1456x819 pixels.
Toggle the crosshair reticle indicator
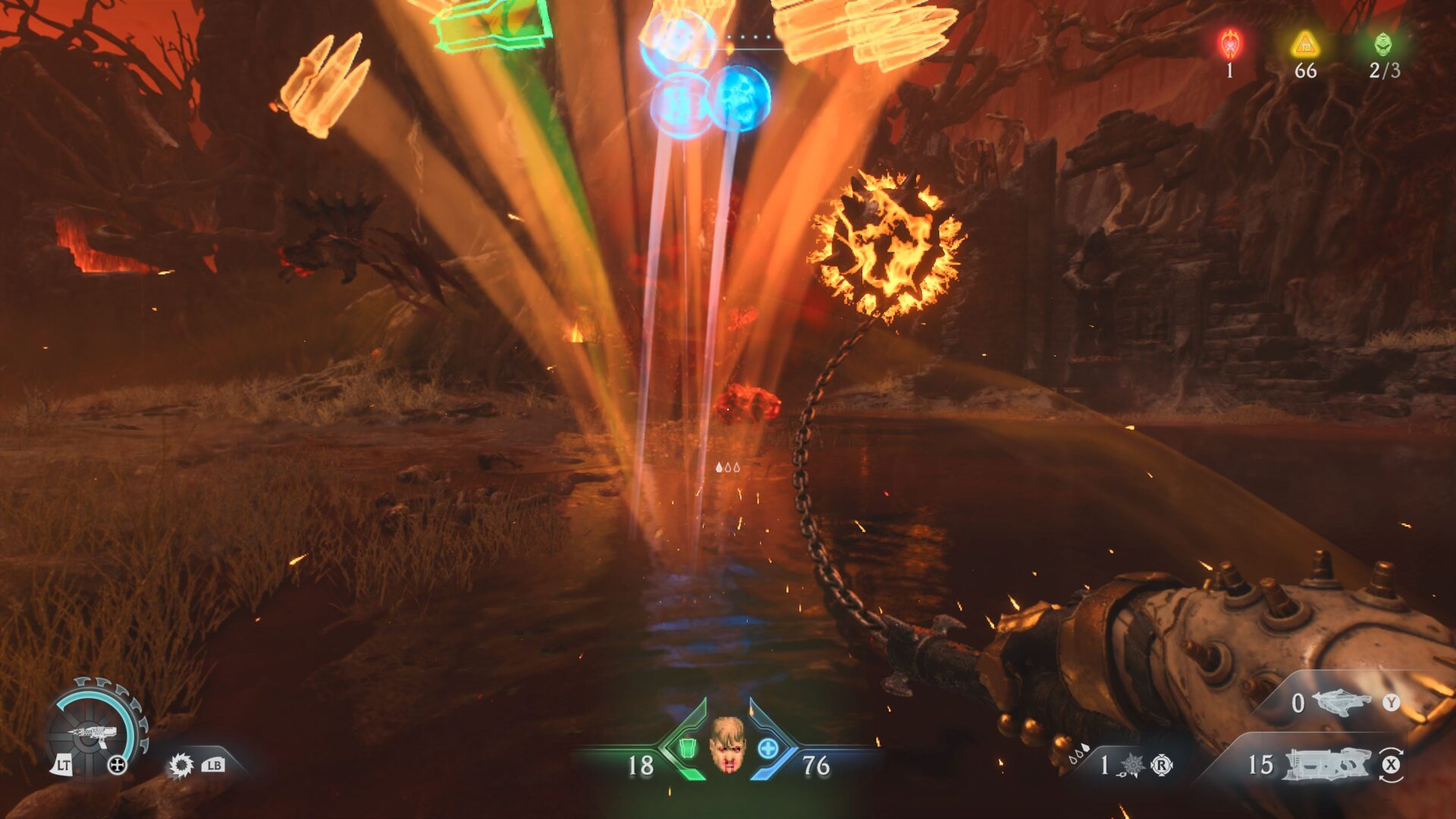point(117,764)
